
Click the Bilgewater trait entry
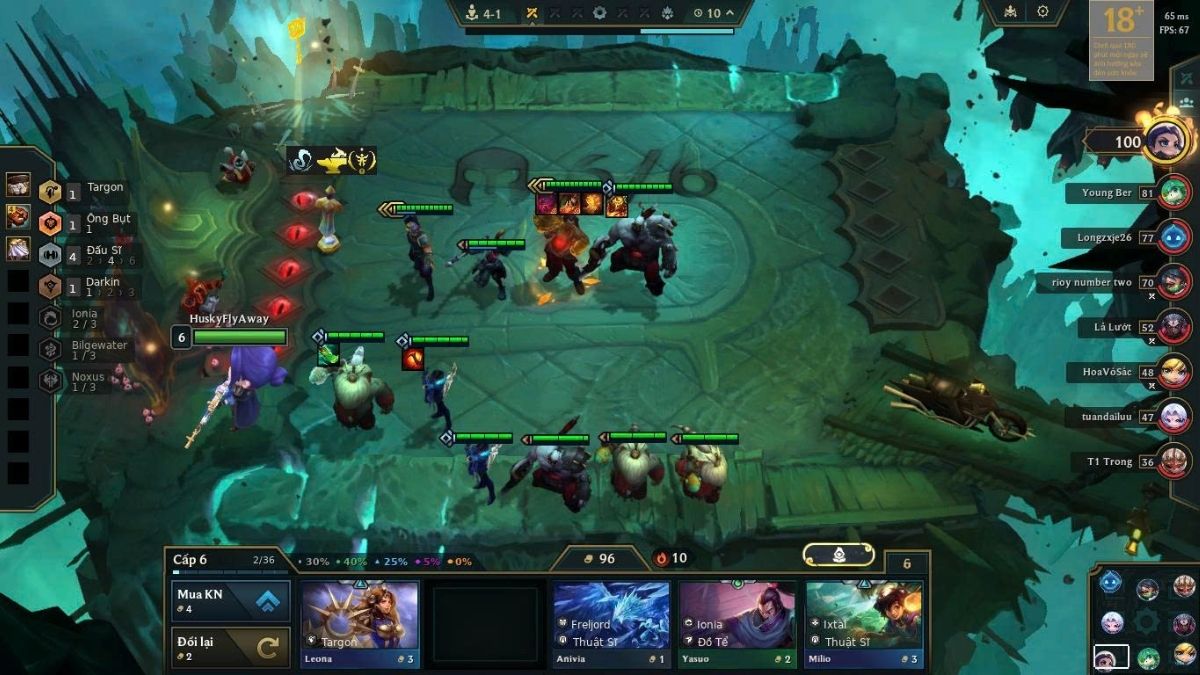click(85, 350)
